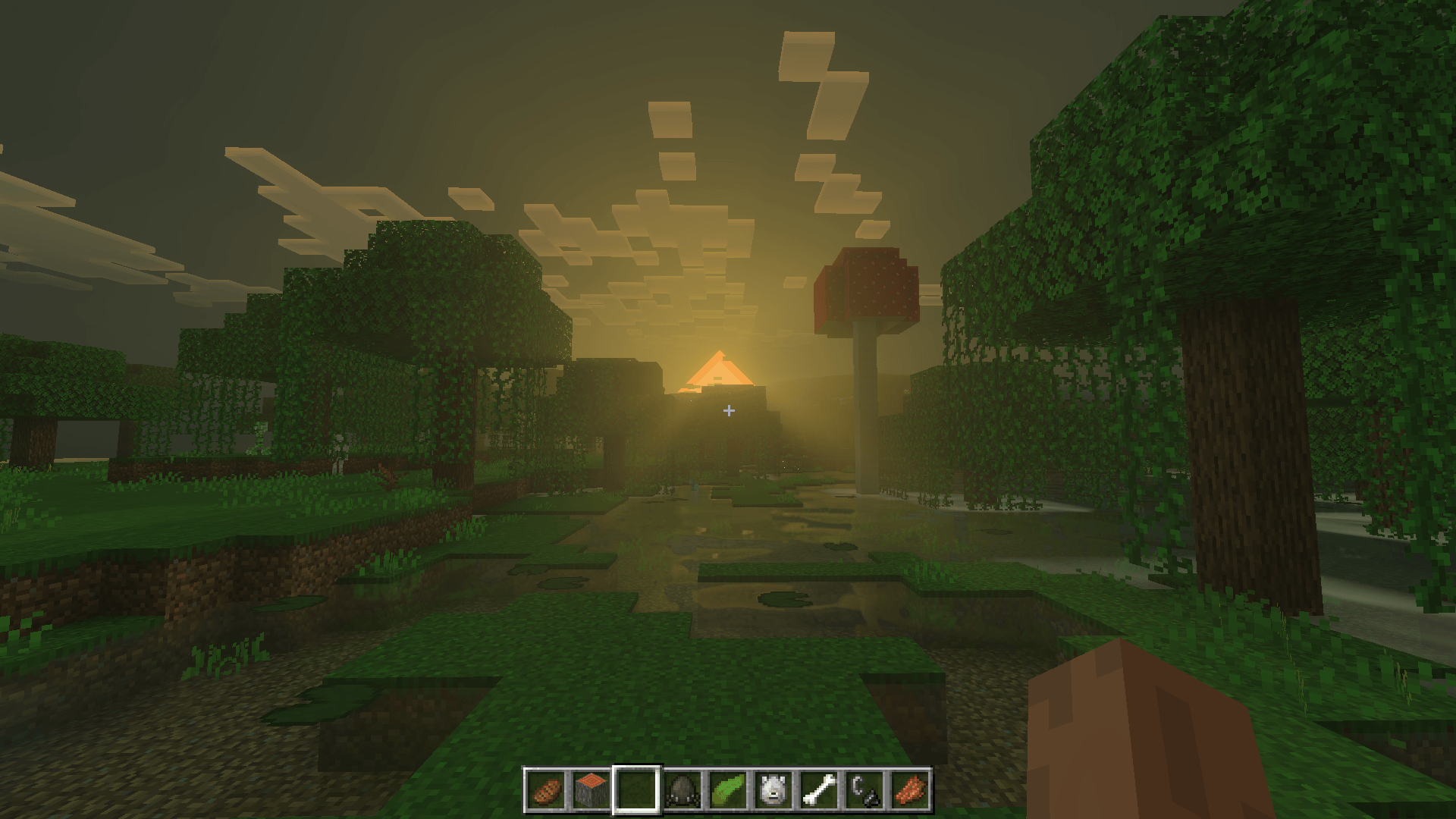Screen dimensions: 1456x819
Task: Select the wood log in the second hotbar slot
Action: (591, 792)
